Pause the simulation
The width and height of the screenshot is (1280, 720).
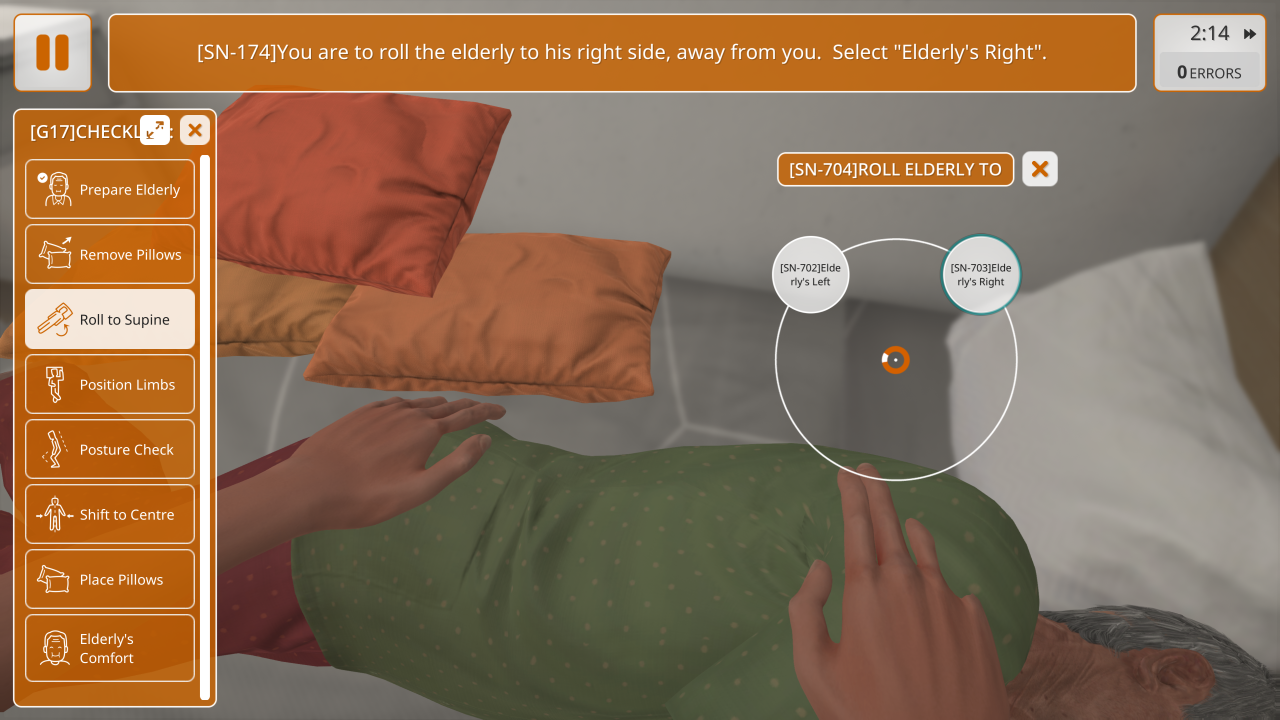click(x=52, y=53)
